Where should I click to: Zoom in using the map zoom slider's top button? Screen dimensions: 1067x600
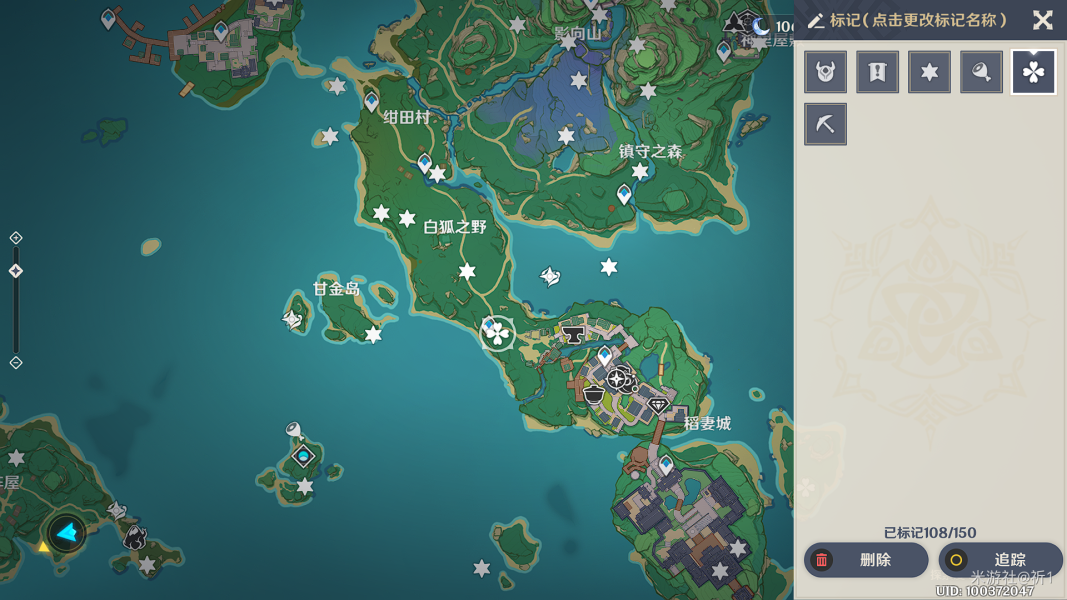16,238
